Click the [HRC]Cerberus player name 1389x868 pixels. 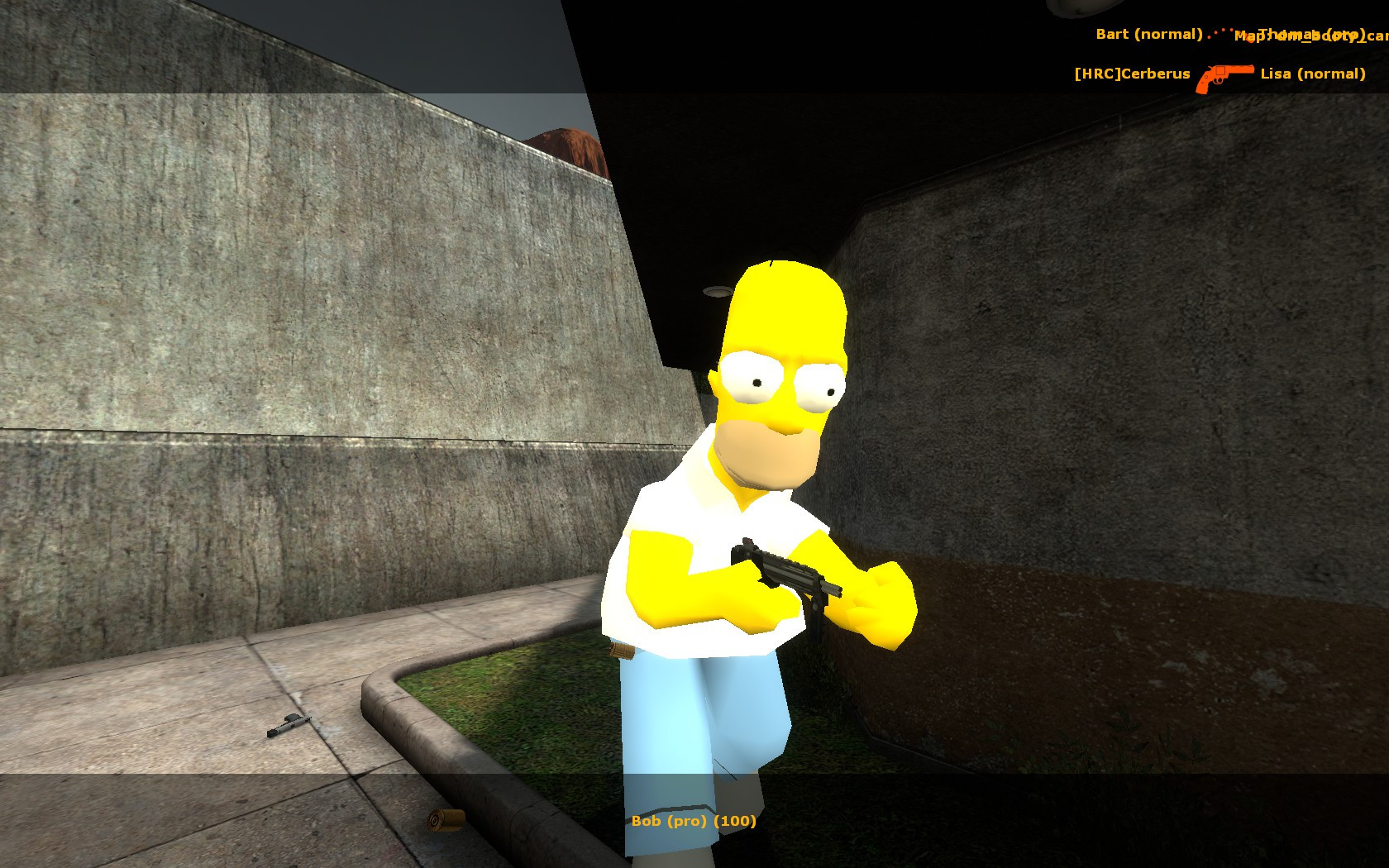[1131, 74]
